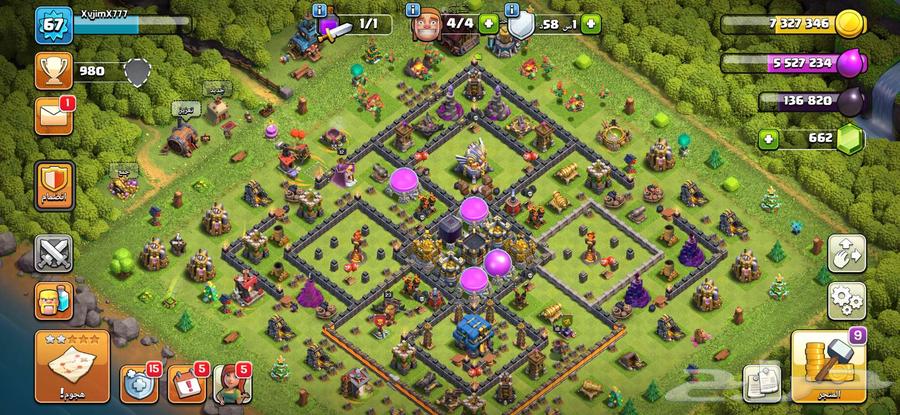Open player profile from level 67 badge
Image resolution: width=900 pixels, height=415 pixels.
coord(49,24)
